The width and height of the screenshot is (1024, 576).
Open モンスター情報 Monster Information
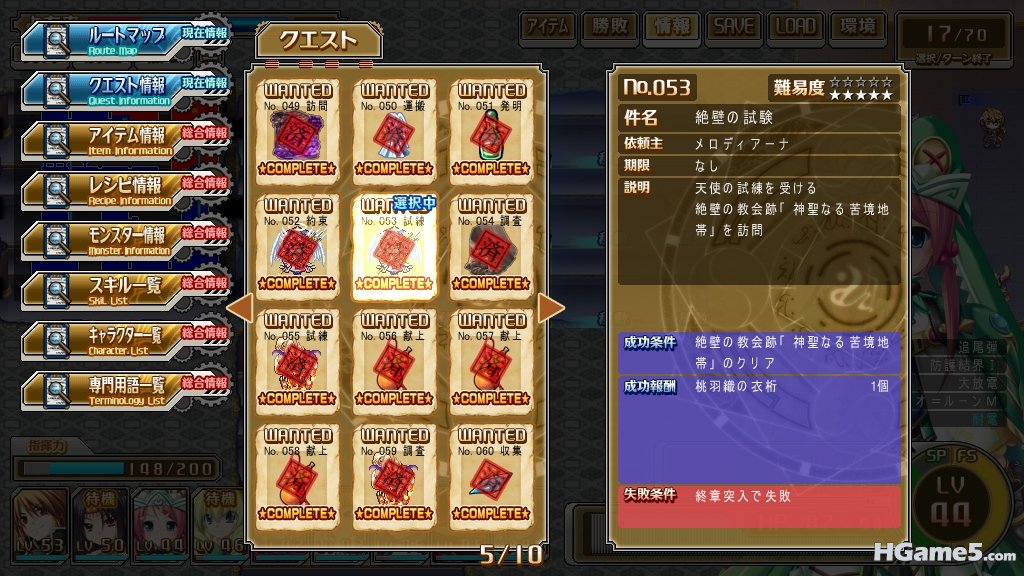pyautogui.click(x=125, y=239)
